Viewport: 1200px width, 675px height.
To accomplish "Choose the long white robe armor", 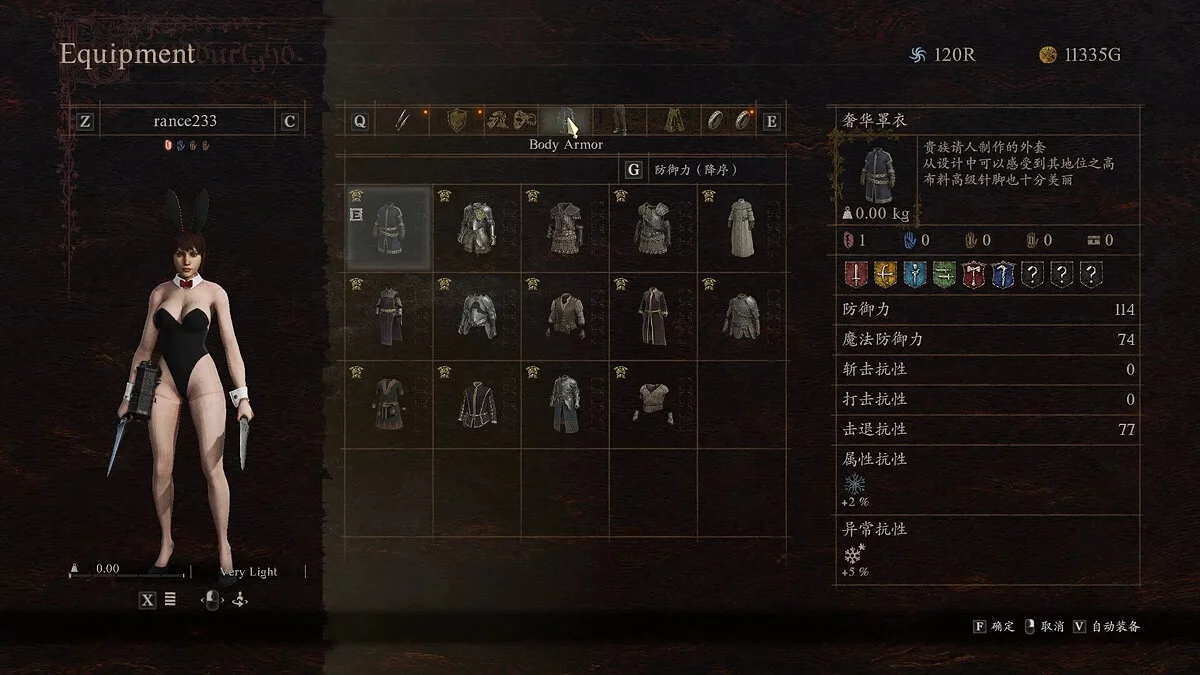I will click(741, 229).
